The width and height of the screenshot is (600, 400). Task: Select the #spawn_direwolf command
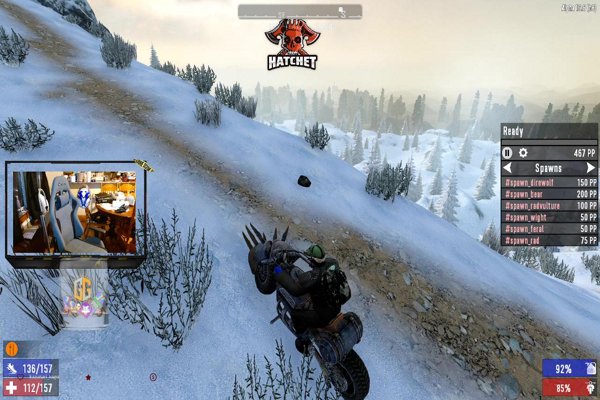549,183
